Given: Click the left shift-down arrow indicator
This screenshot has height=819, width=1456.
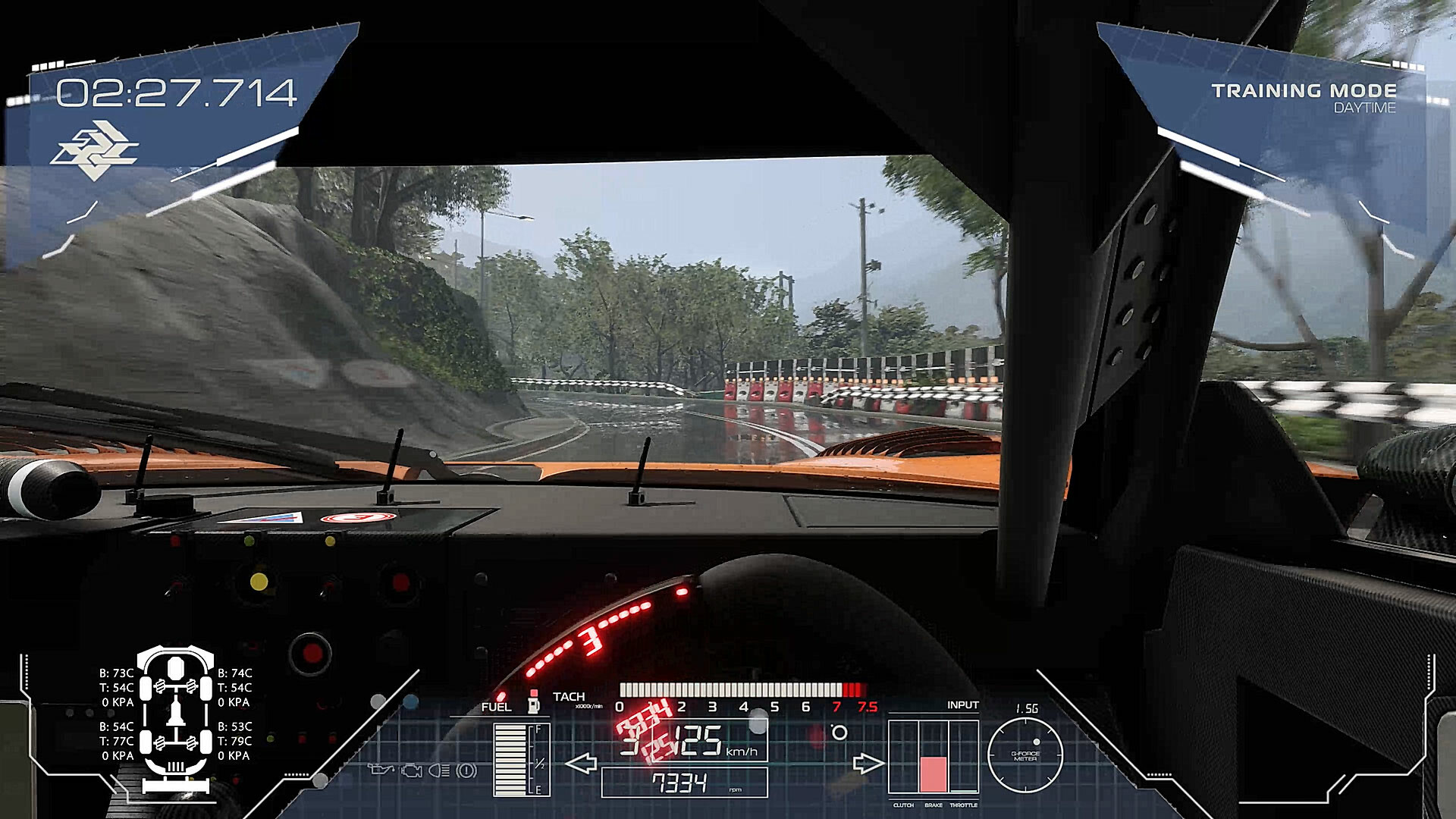Looking at the screenshot, I should [x=582, y=763].
